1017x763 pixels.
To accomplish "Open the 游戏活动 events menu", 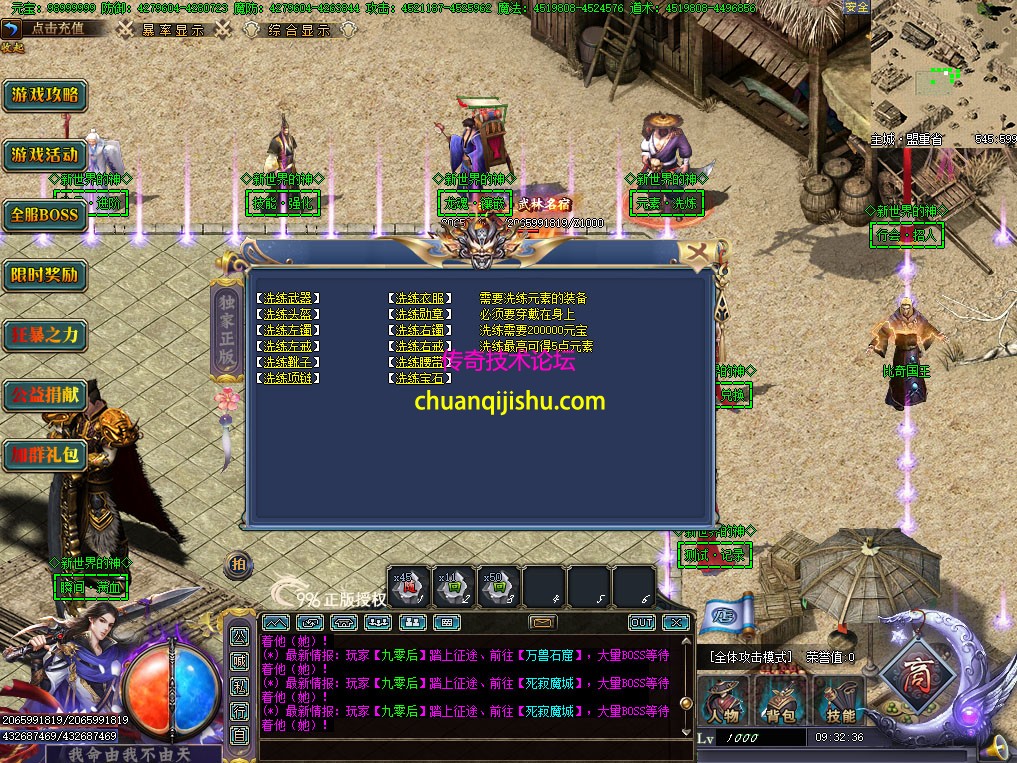I will [45, 155].
